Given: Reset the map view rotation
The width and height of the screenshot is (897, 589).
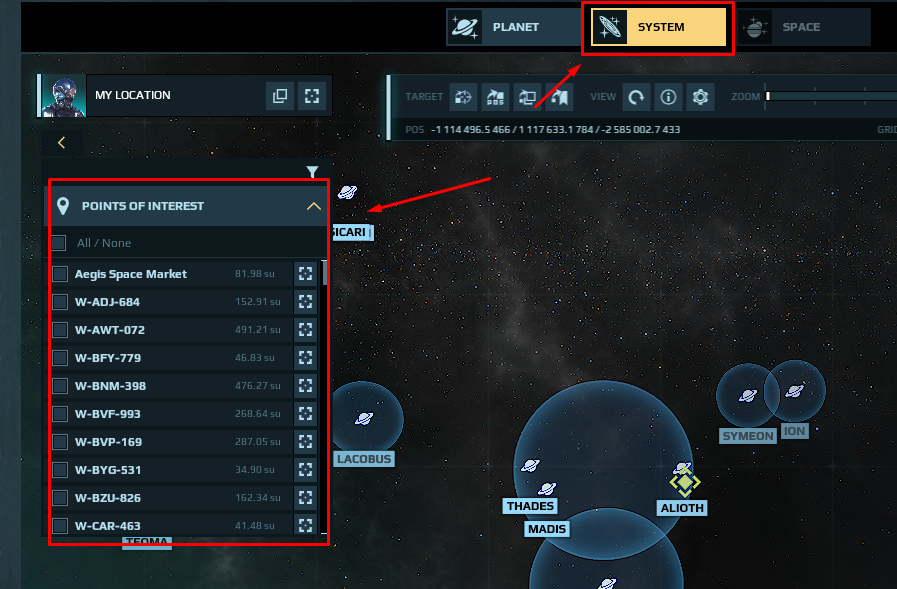Looking at the screenshot, I should (636, 97).
